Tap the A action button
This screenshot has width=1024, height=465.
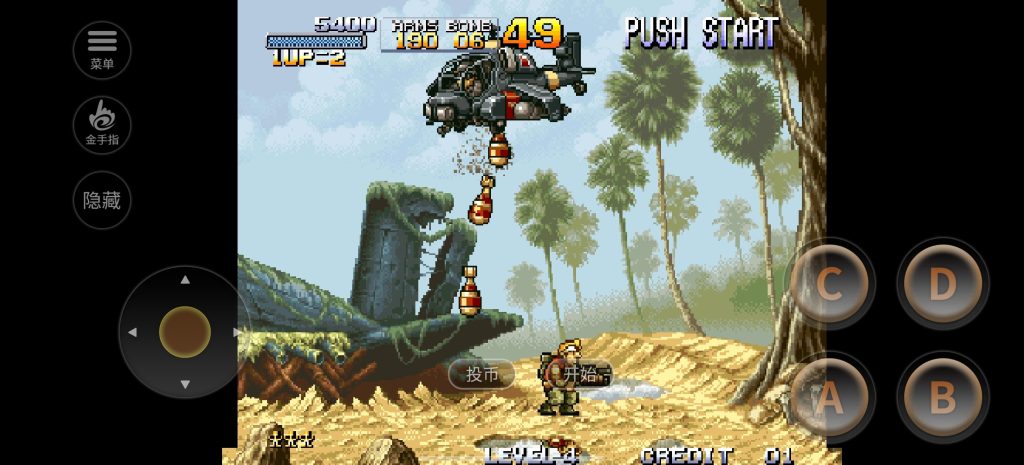(829, 398)
